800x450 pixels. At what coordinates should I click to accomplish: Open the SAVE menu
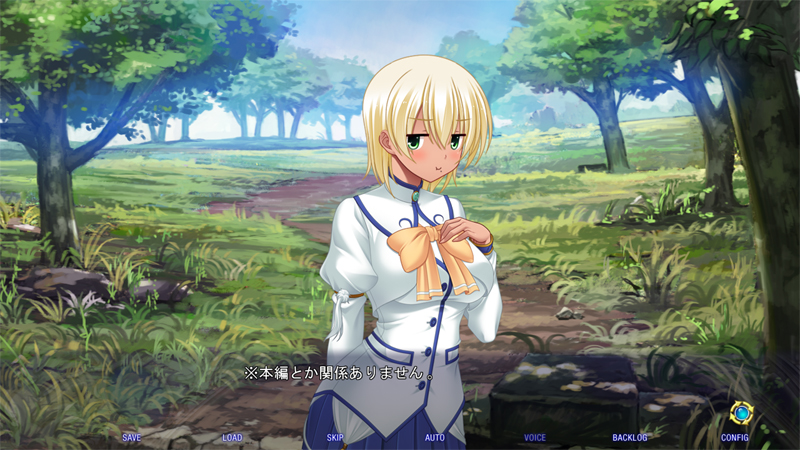click(x=132, y=438)
